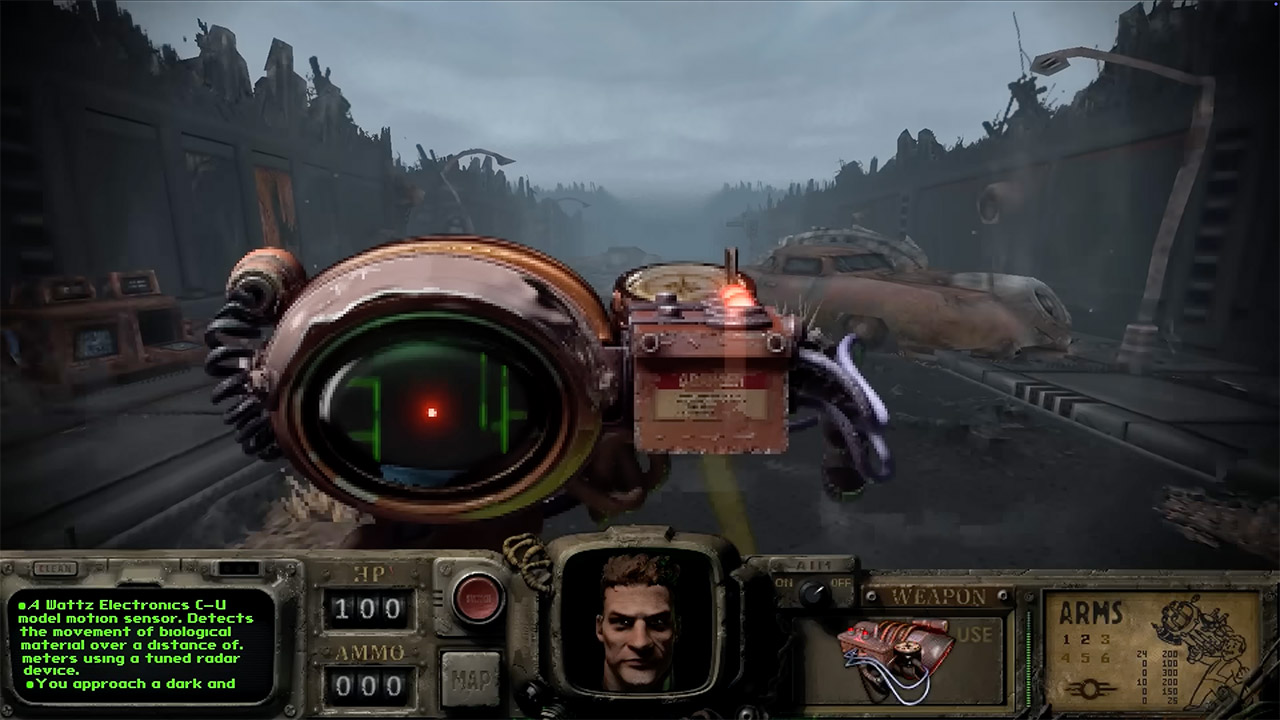The height and width of the screenshot is (720, 1280).
Task: Click the ARMS panel header
Action: pos(1091,612)
